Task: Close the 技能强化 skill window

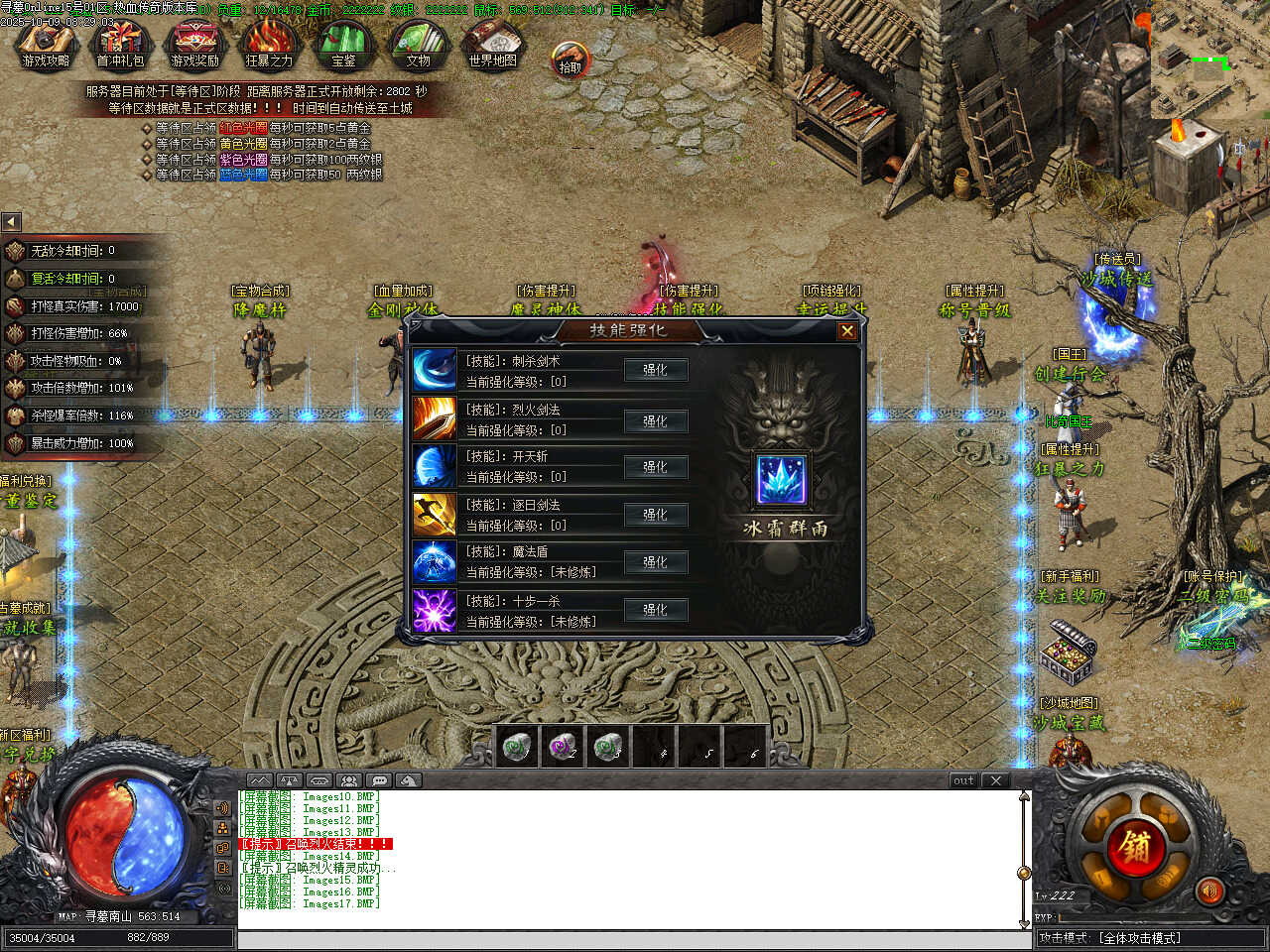Action: click(x=847, y=331)
